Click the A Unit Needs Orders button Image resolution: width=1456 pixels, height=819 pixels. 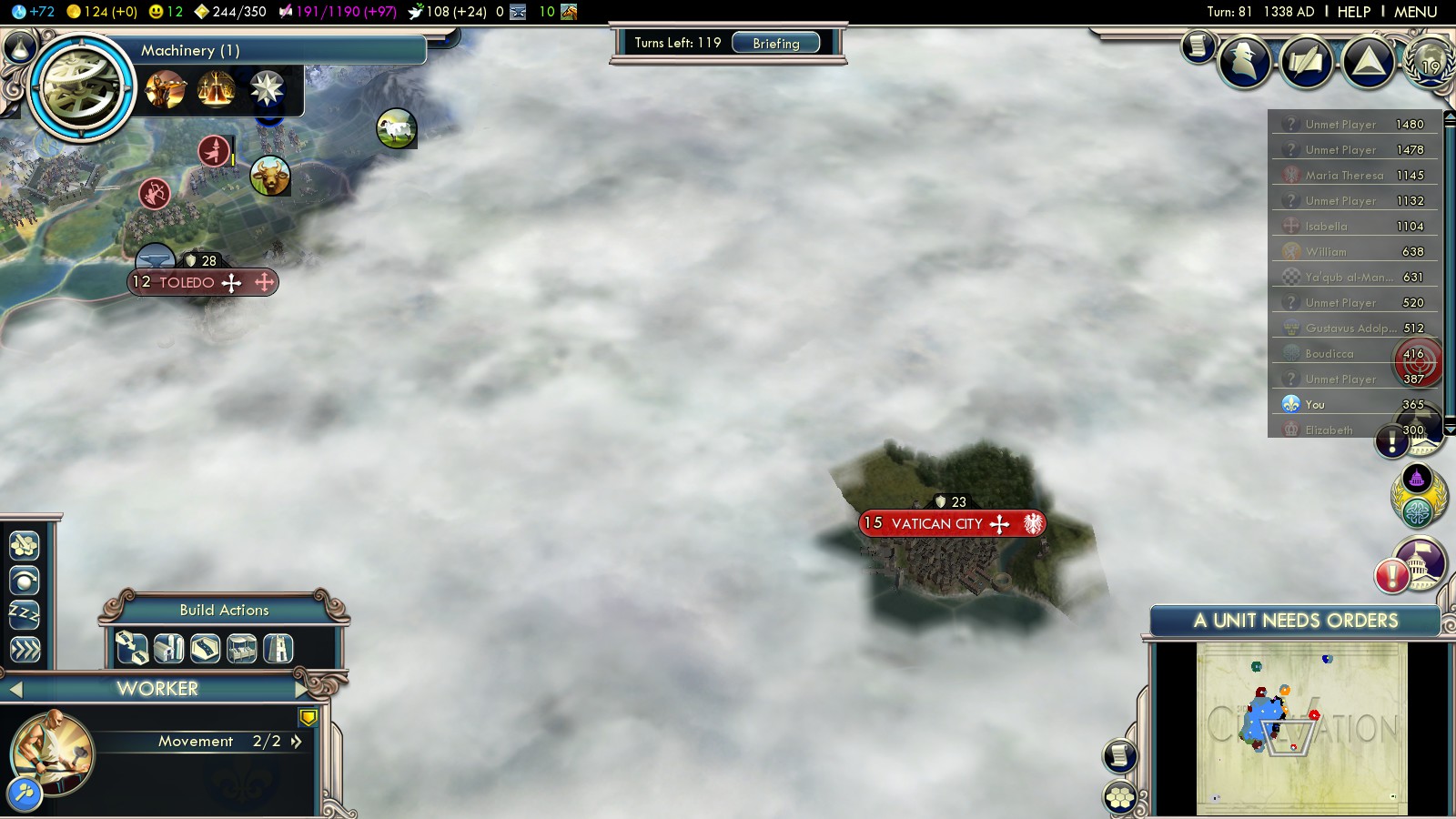click(x=1295, y=621)
